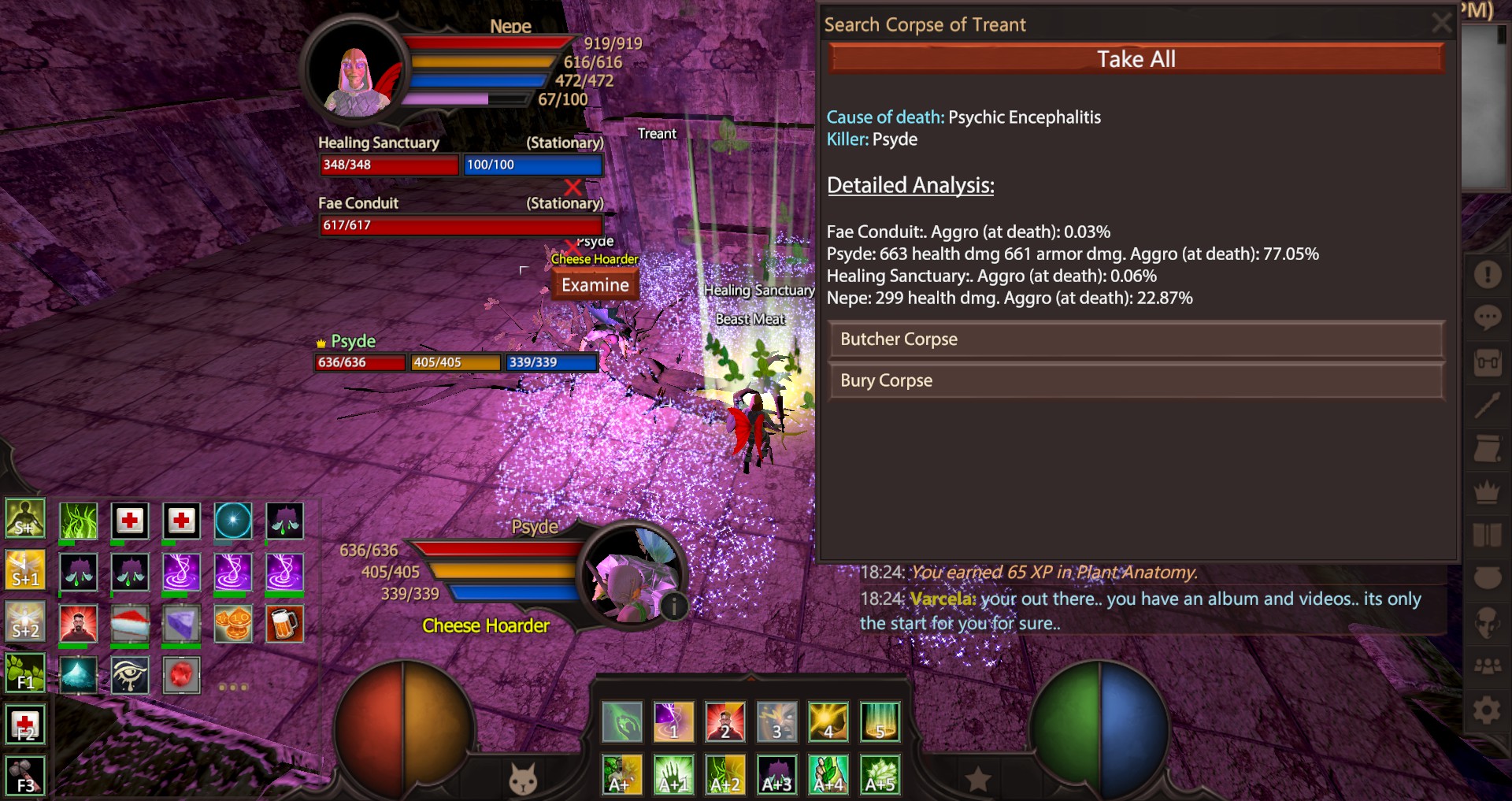Open the quest exclamation-mark icon

coord(1487,274)
